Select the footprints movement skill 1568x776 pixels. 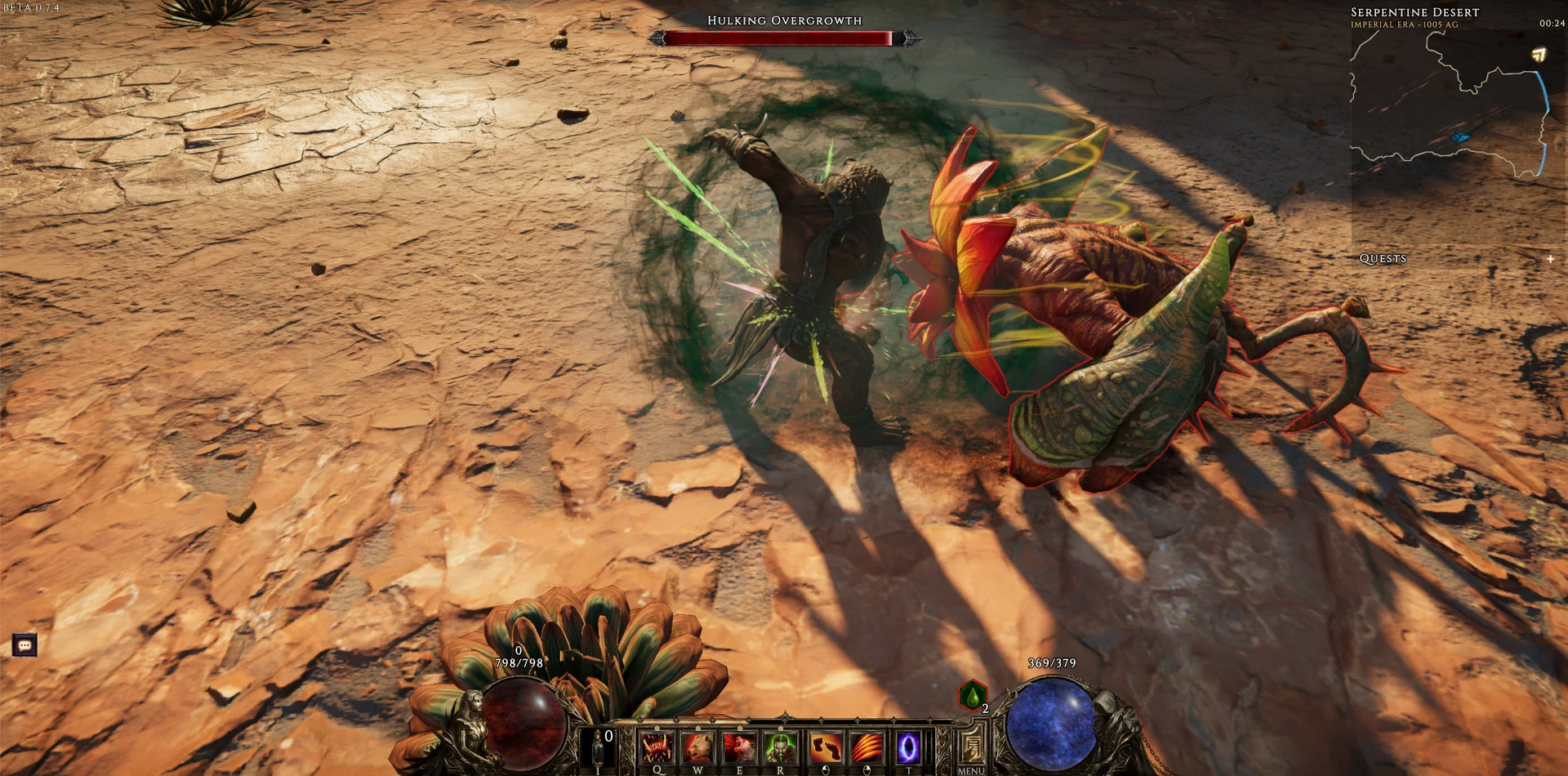pyautogui.click(x=826, y=747)
